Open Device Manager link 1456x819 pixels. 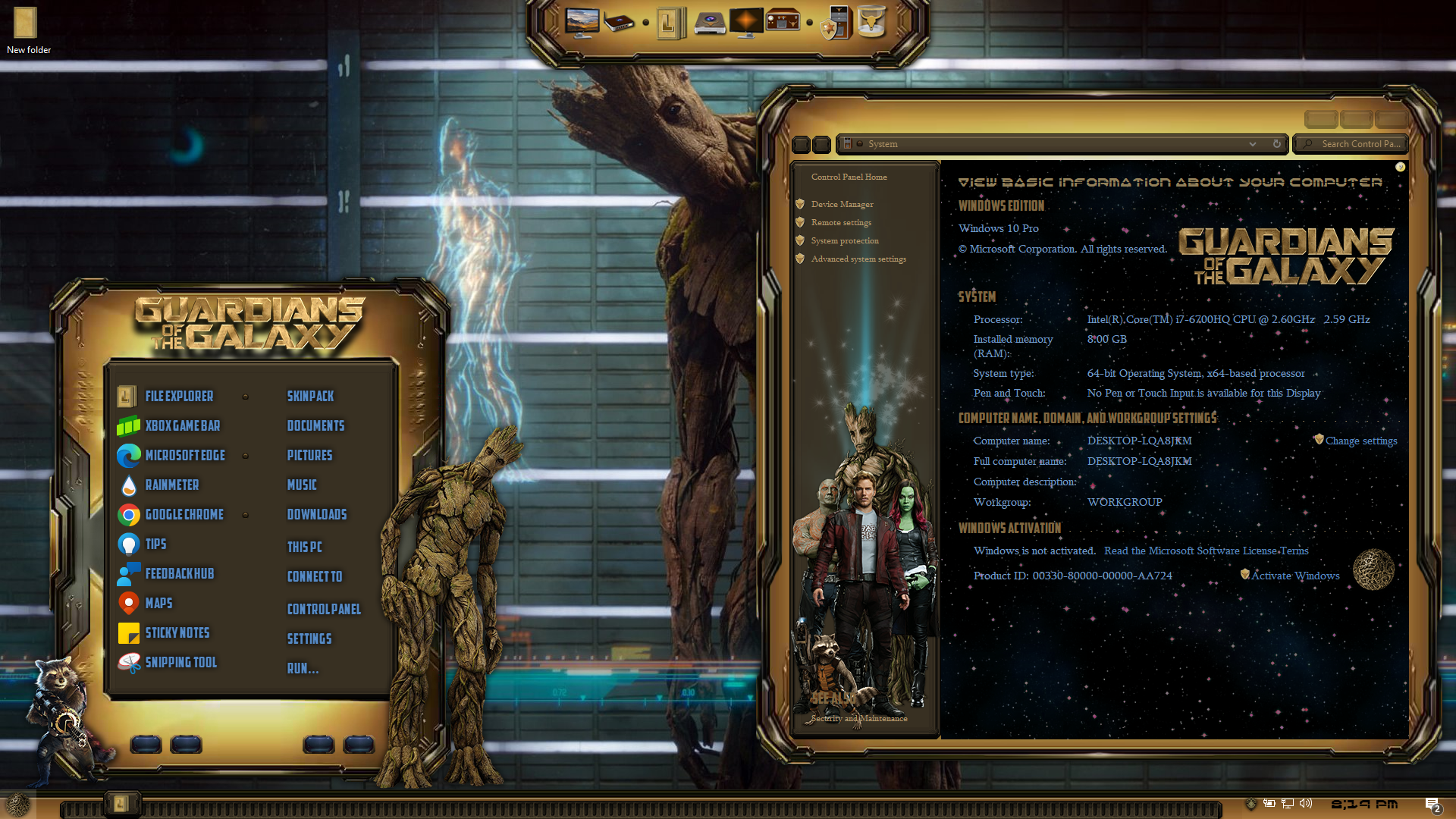[x=842, y=204]
